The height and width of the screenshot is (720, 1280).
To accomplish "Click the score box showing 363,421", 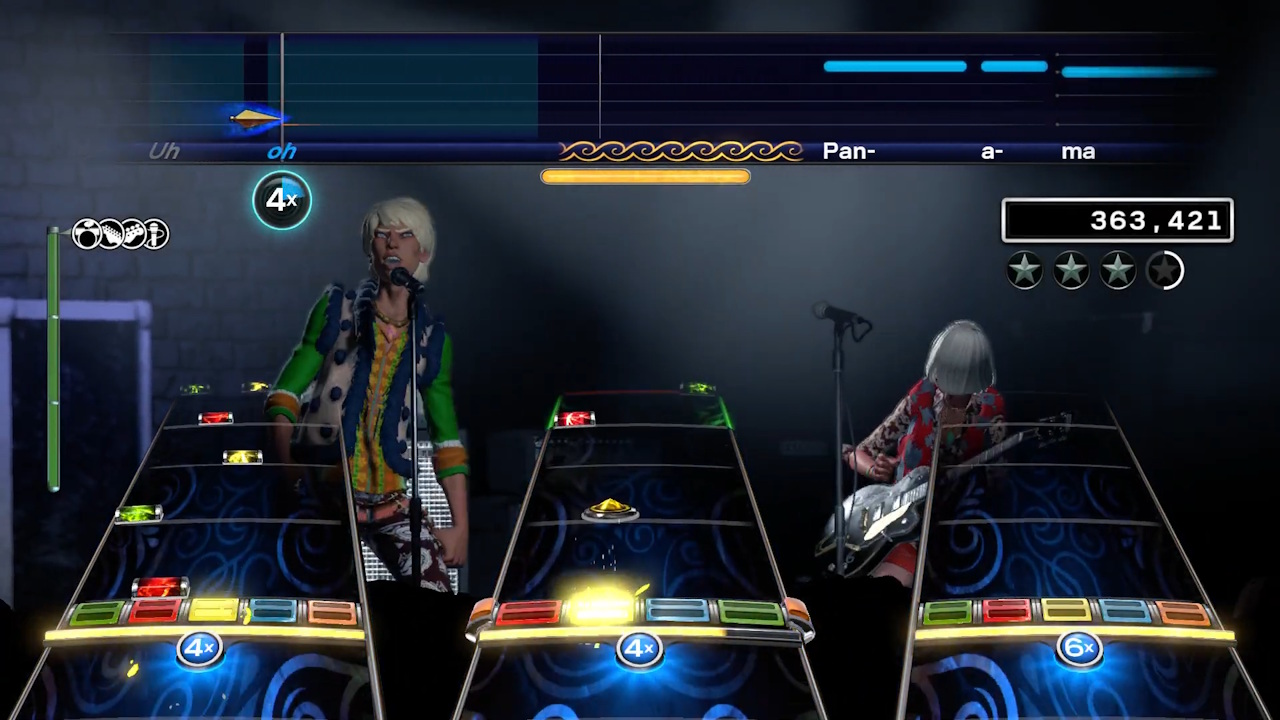I will [1117, 221].
